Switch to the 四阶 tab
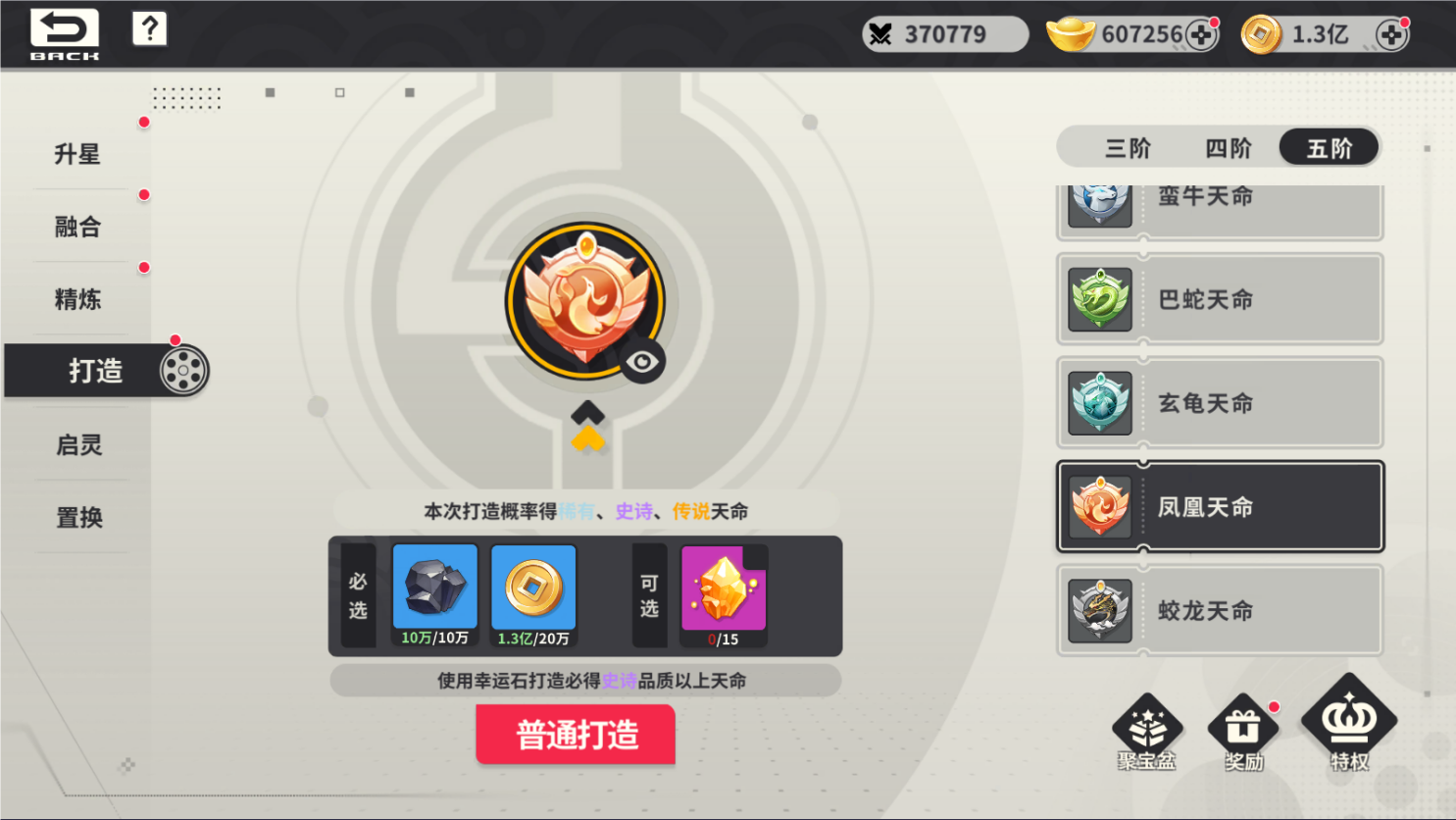 pos(1229,148)
